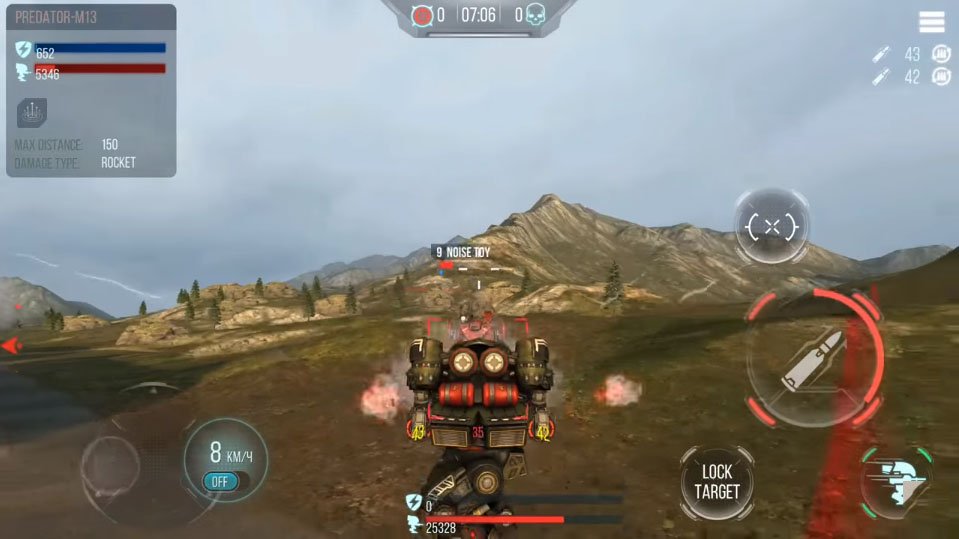
Task: Open the hamburger menu
Action: tap(932, 22)
